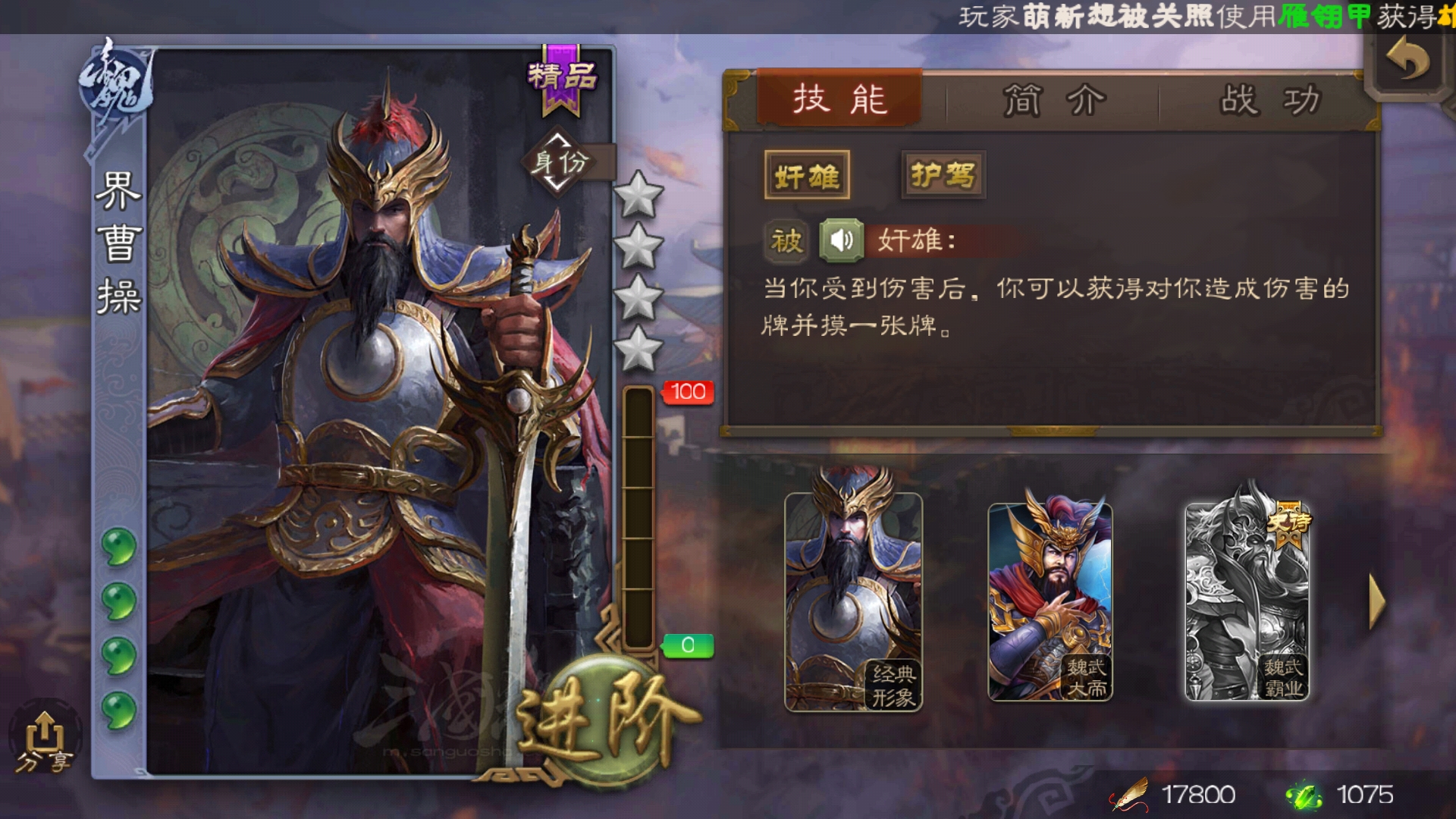This screenshot has width=1456, height=819.
Task: Select the 魏武大帝 skin thumbnail
Action: pyautogui.click(x=1053, y=603)
